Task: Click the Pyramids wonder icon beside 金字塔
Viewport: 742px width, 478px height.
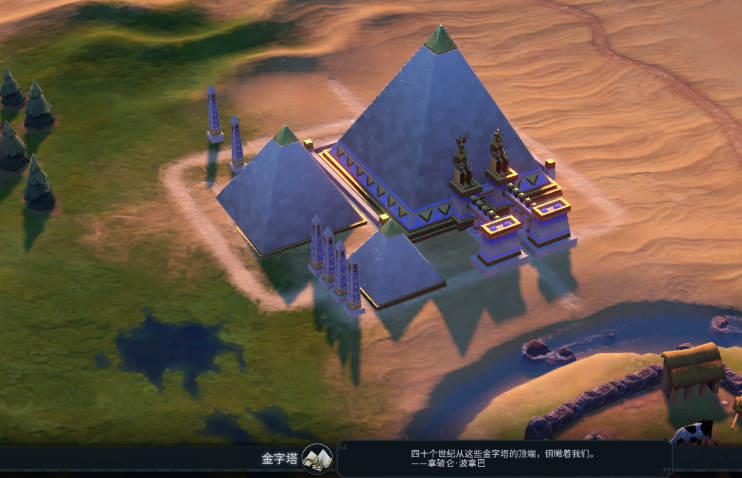Action: 317,458
